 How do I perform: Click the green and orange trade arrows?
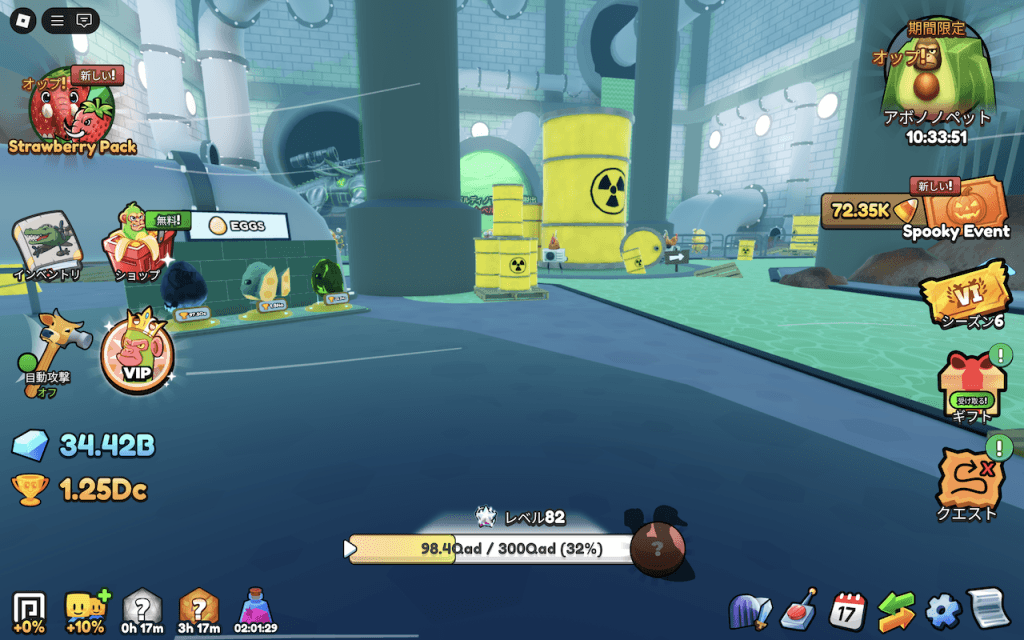896,609
